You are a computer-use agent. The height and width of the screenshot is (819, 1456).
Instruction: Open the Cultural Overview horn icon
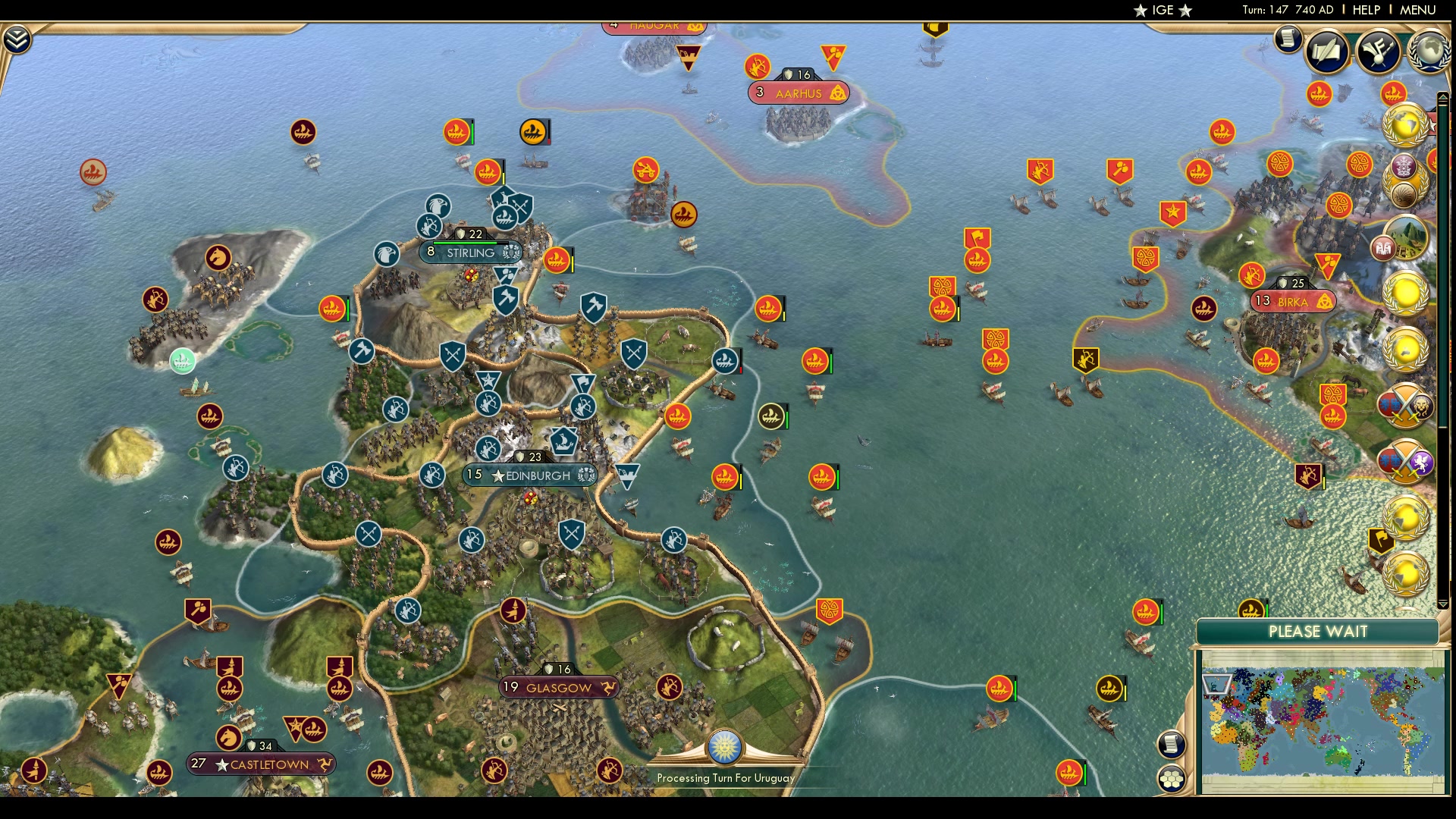pyautogui.click(x=1377, y=51)
